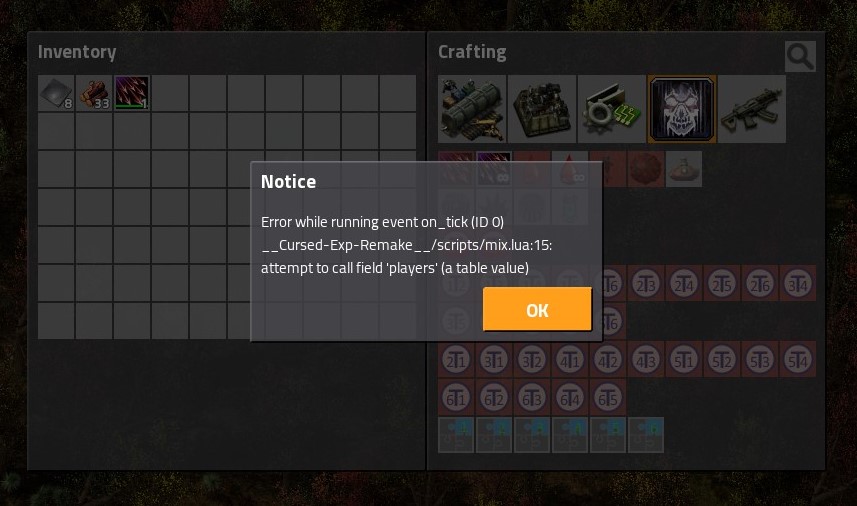The image size is (857, 506).
Task: Craft the round red orb recipe
Action: pos(646,169)
